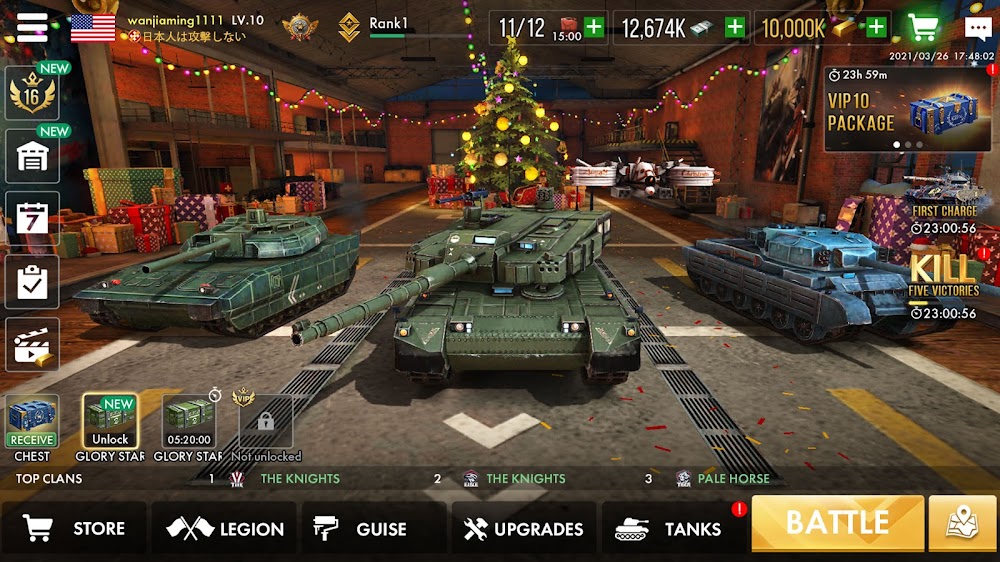1000x562 pixels.
Task: Receive the free blue chest
Action: [32, 422]
